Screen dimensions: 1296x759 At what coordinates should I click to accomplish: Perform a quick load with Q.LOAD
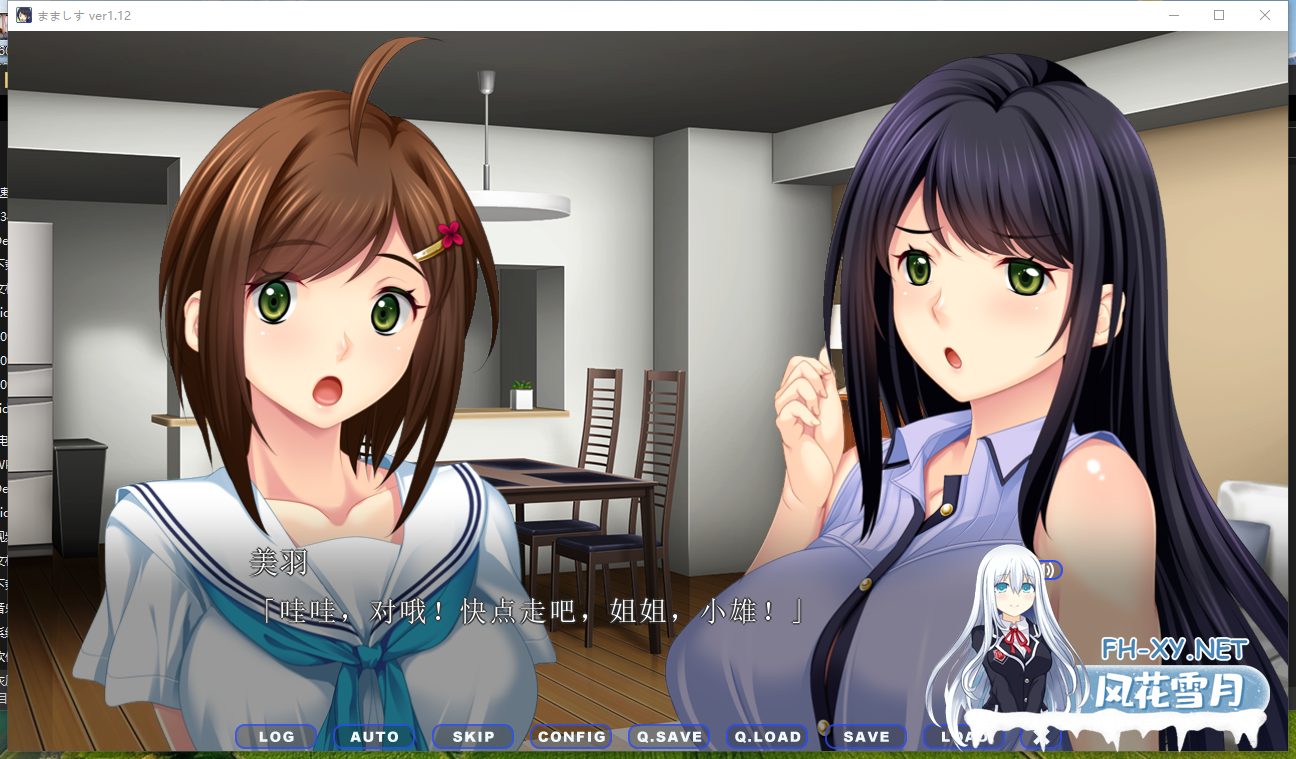click(767, 736)
